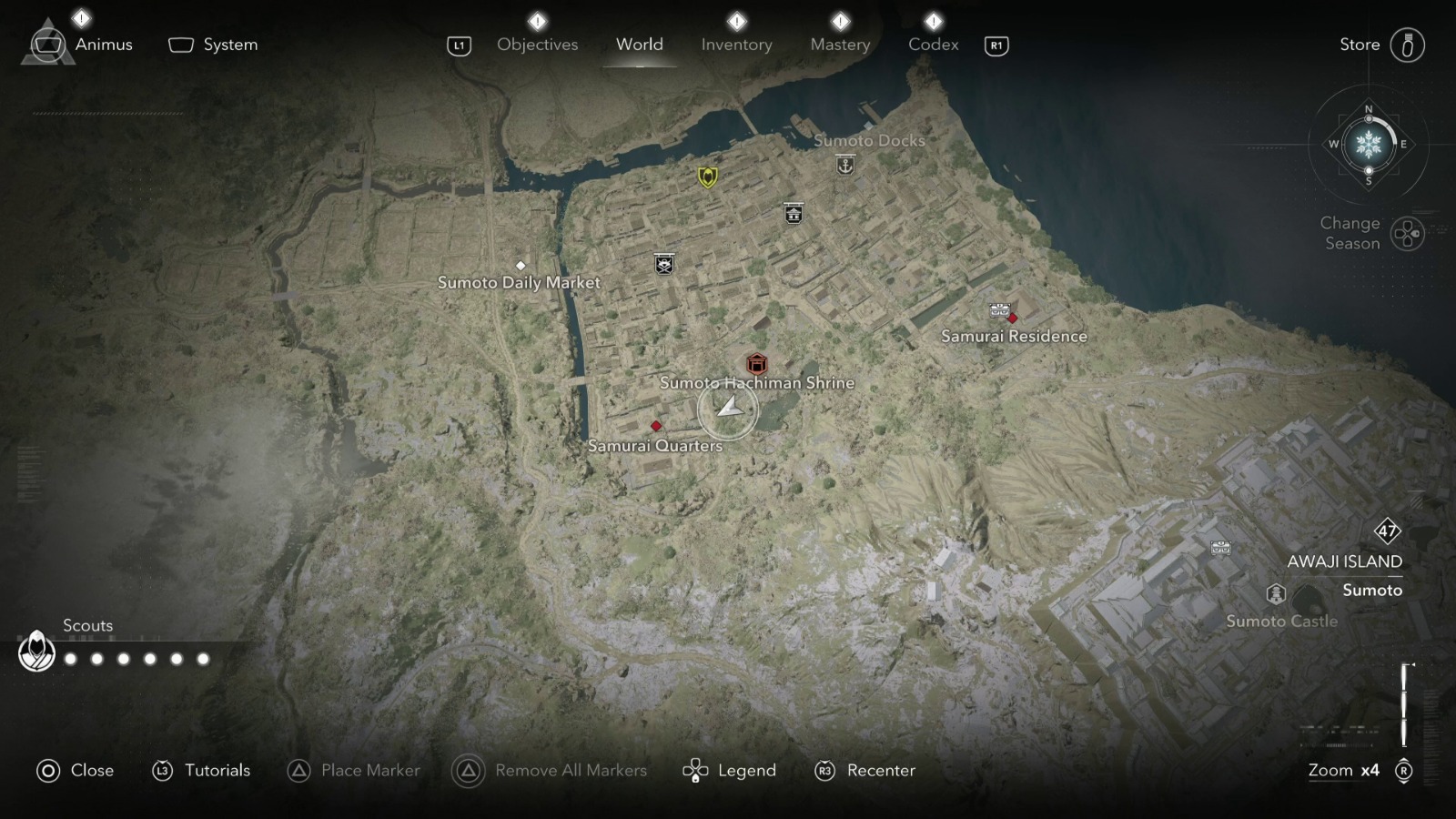
Task: Toggle the season with Change Season
Action: (x=1406, y=234)
